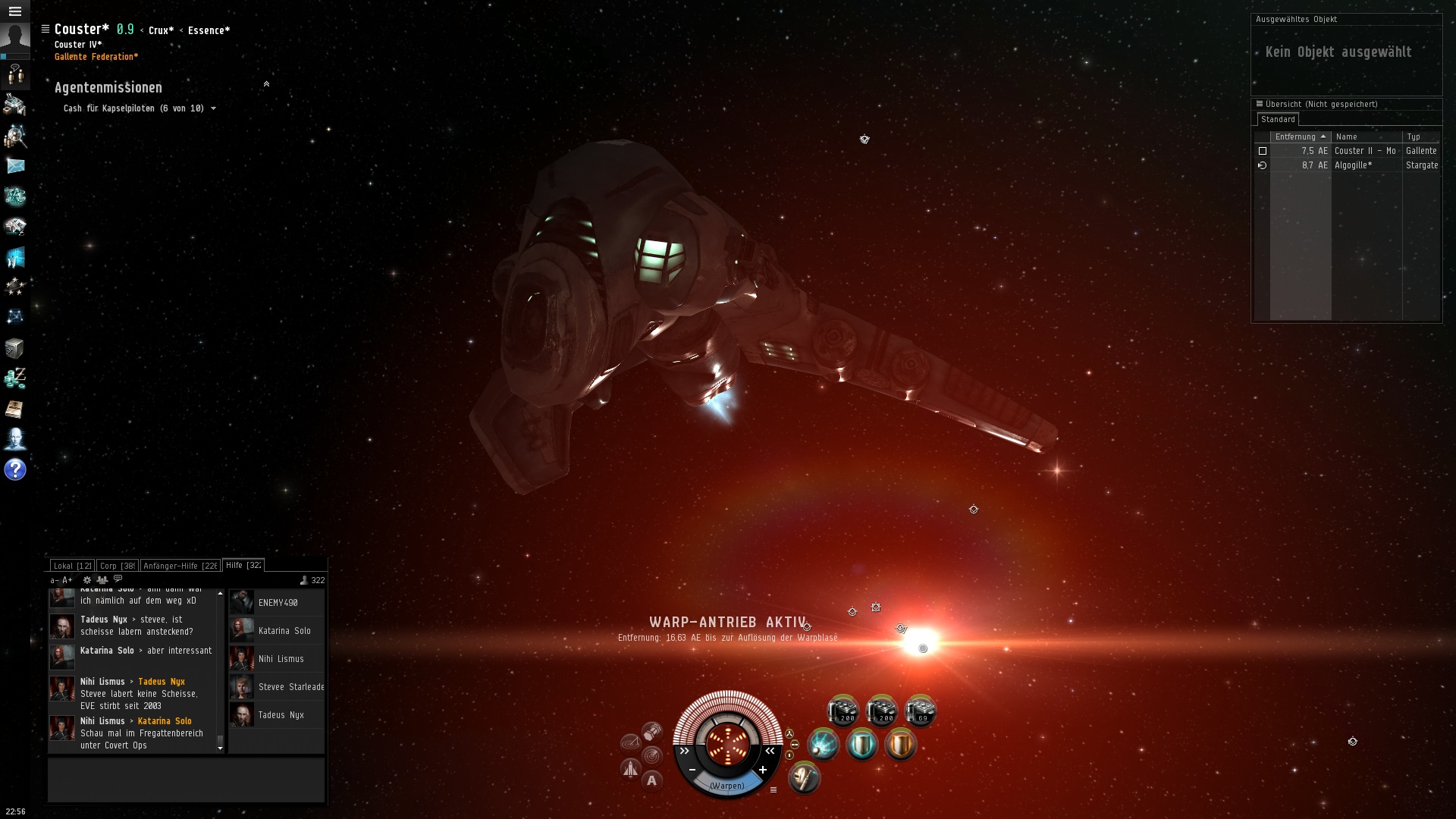Select ENEMY490 in the member list

tap(278, 603)
